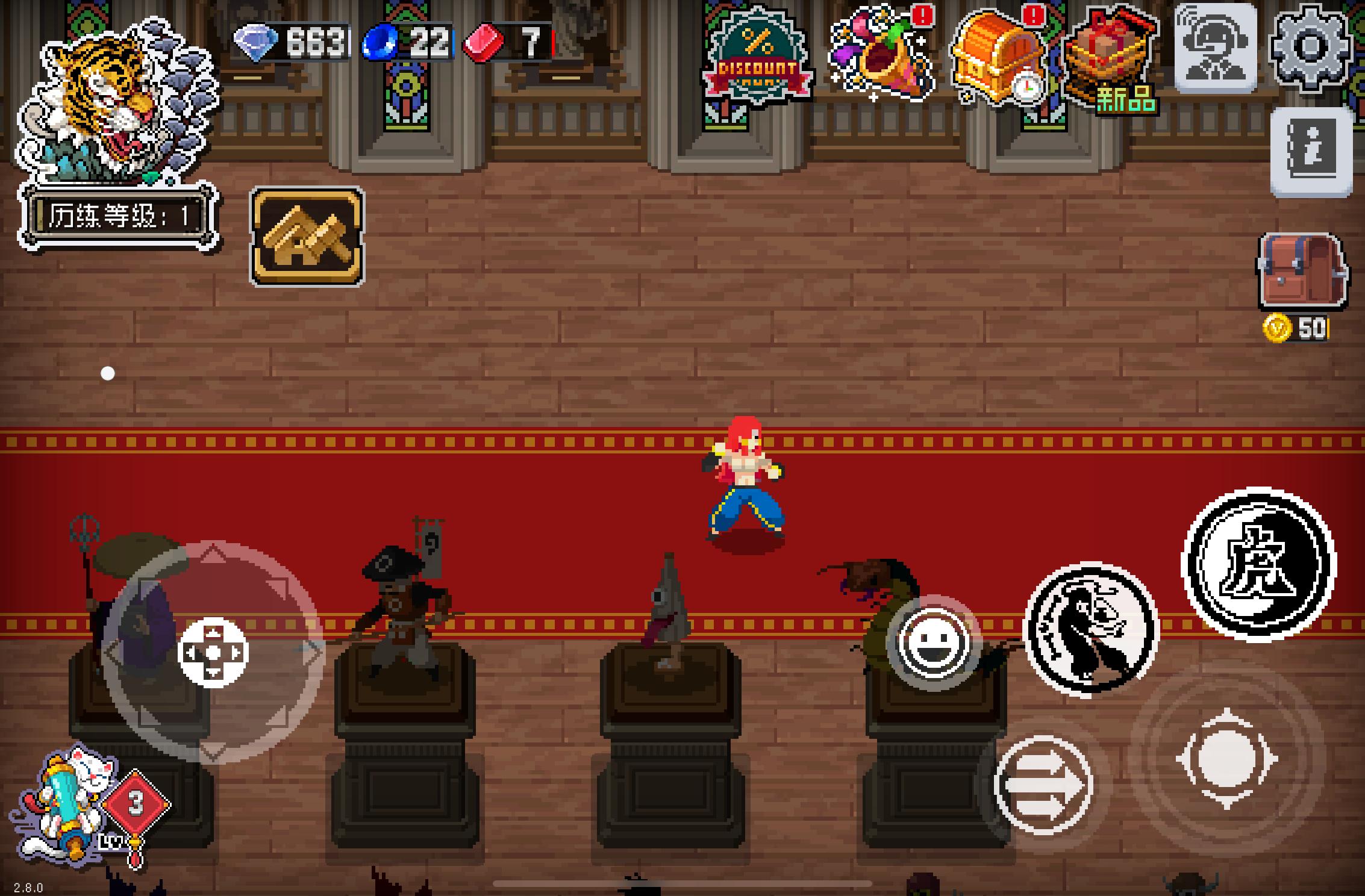Viewport: 1365px width, 896px height.
Task: Tap the attack crosshair button
Action: coord(1226,759)
